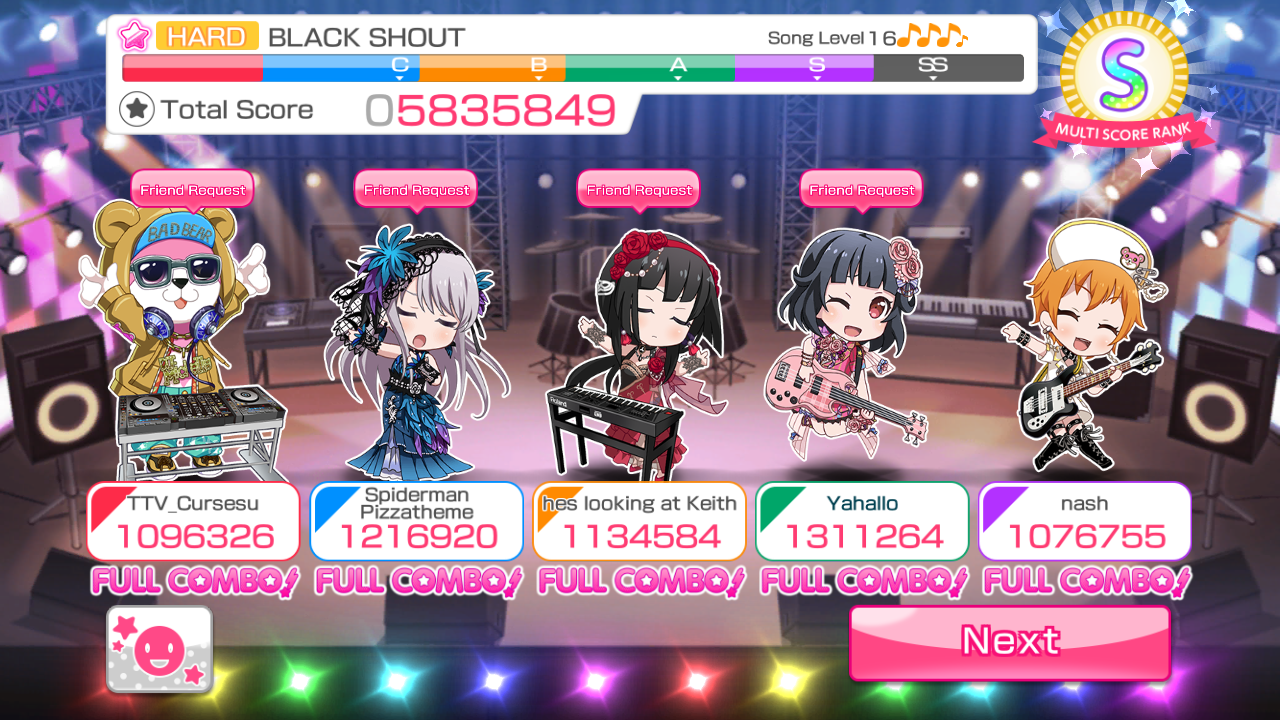Select the HARD difficulty label

(x=207, y=36)
